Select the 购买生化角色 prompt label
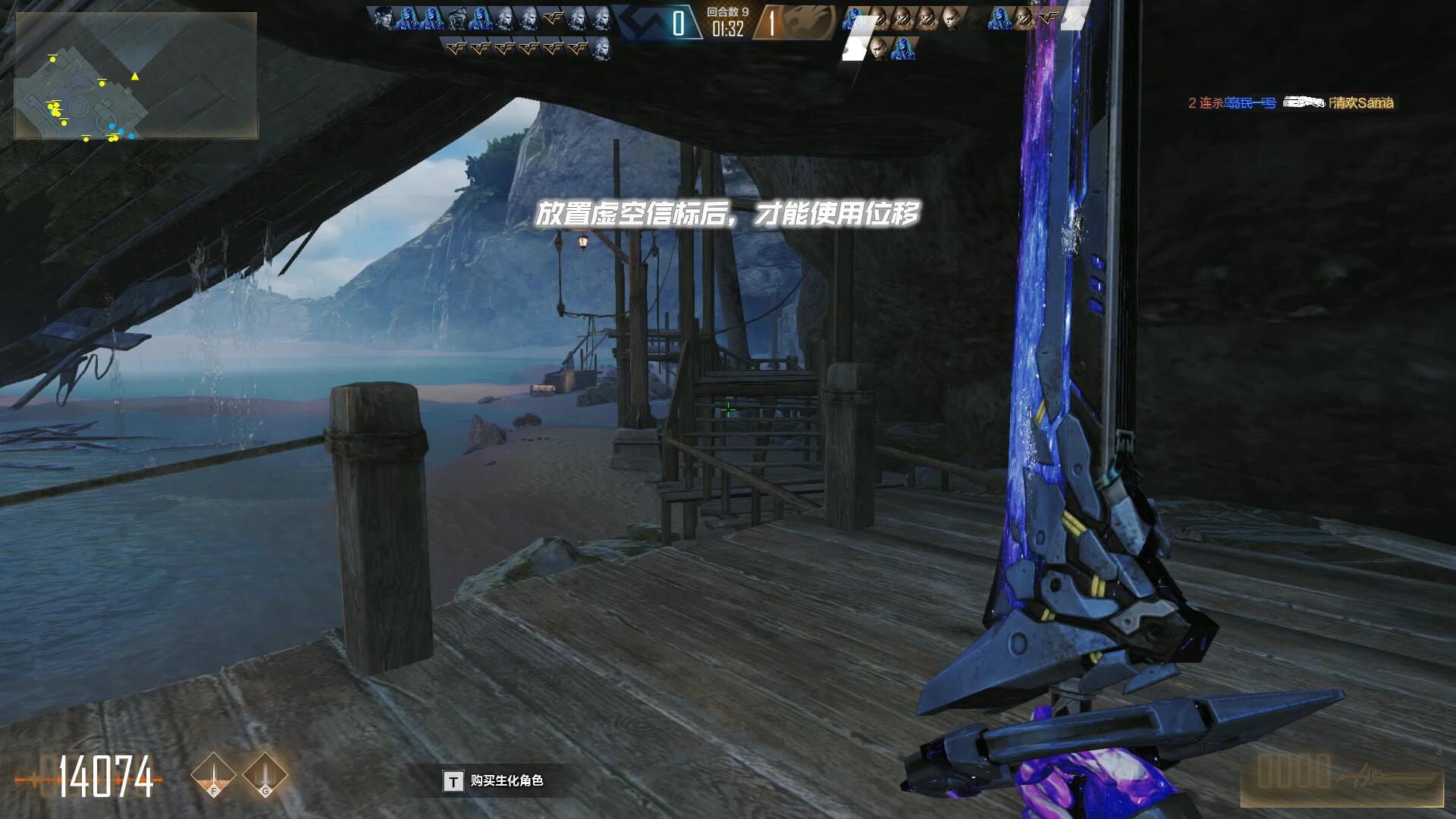 coord(506,781)
